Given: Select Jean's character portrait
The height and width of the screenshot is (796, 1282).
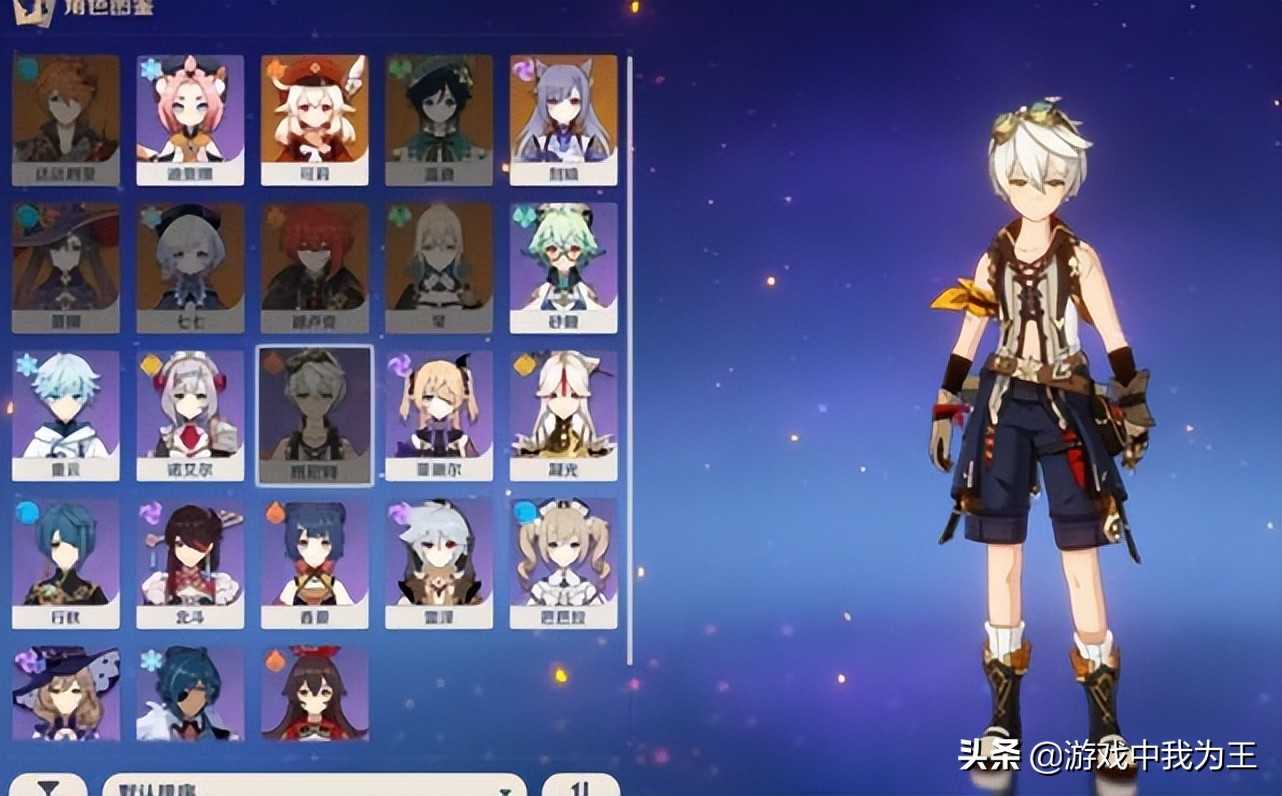Looking at the screenshot, I should (438, 263).
